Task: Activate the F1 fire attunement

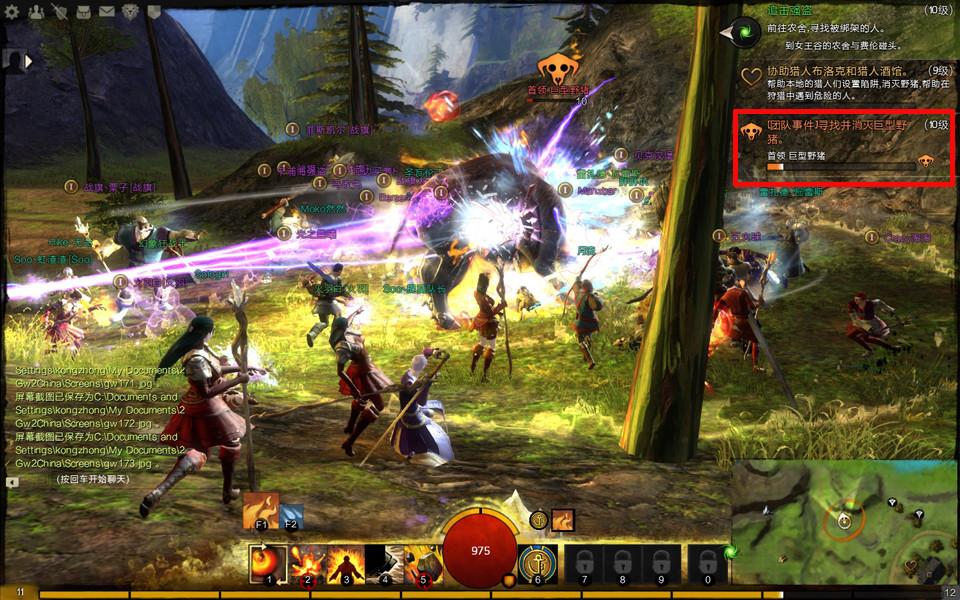Action: [x=261, y=510]
